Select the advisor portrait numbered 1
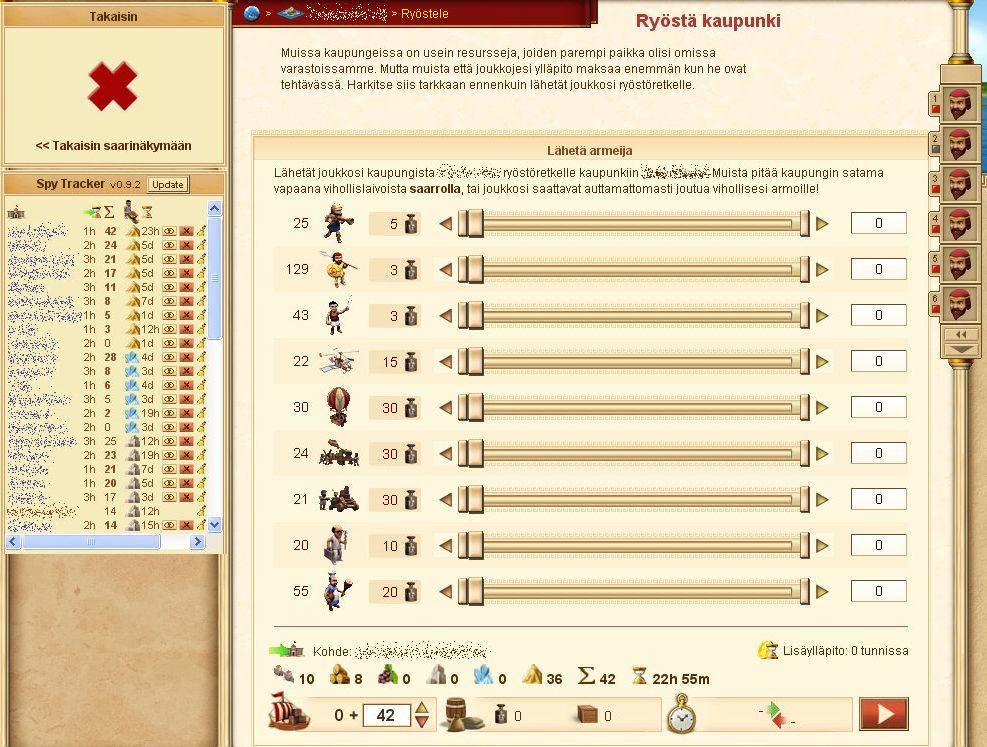The width and height of the screenshot is (987, 747). click(959, 103)
